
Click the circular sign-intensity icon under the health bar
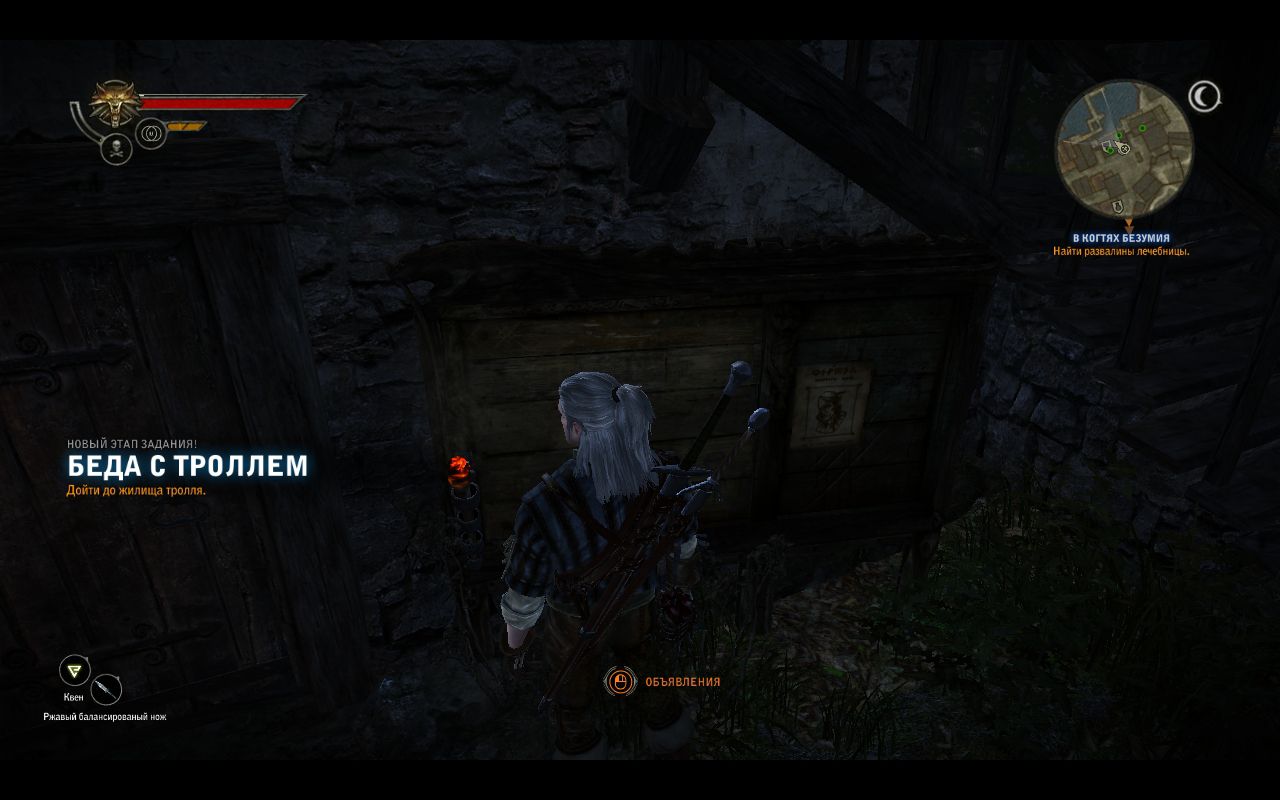point(151,133)
